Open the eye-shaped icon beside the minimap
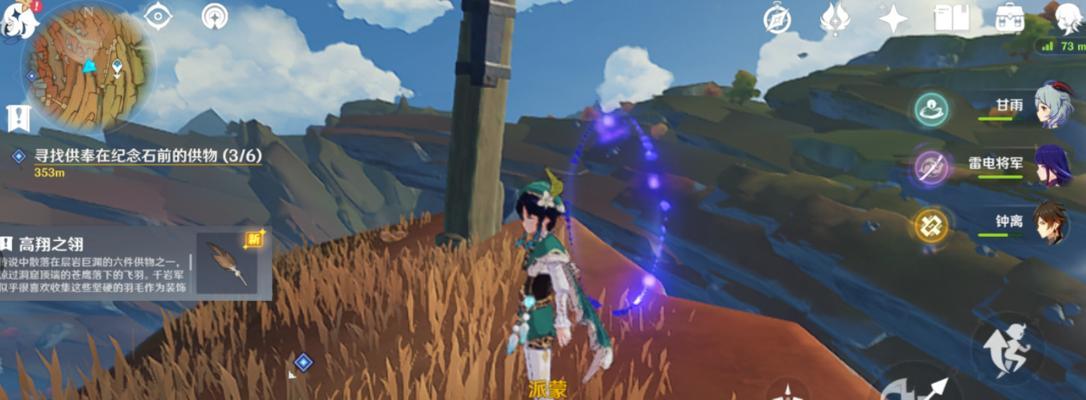The image size is (1086, 400). 158,16
